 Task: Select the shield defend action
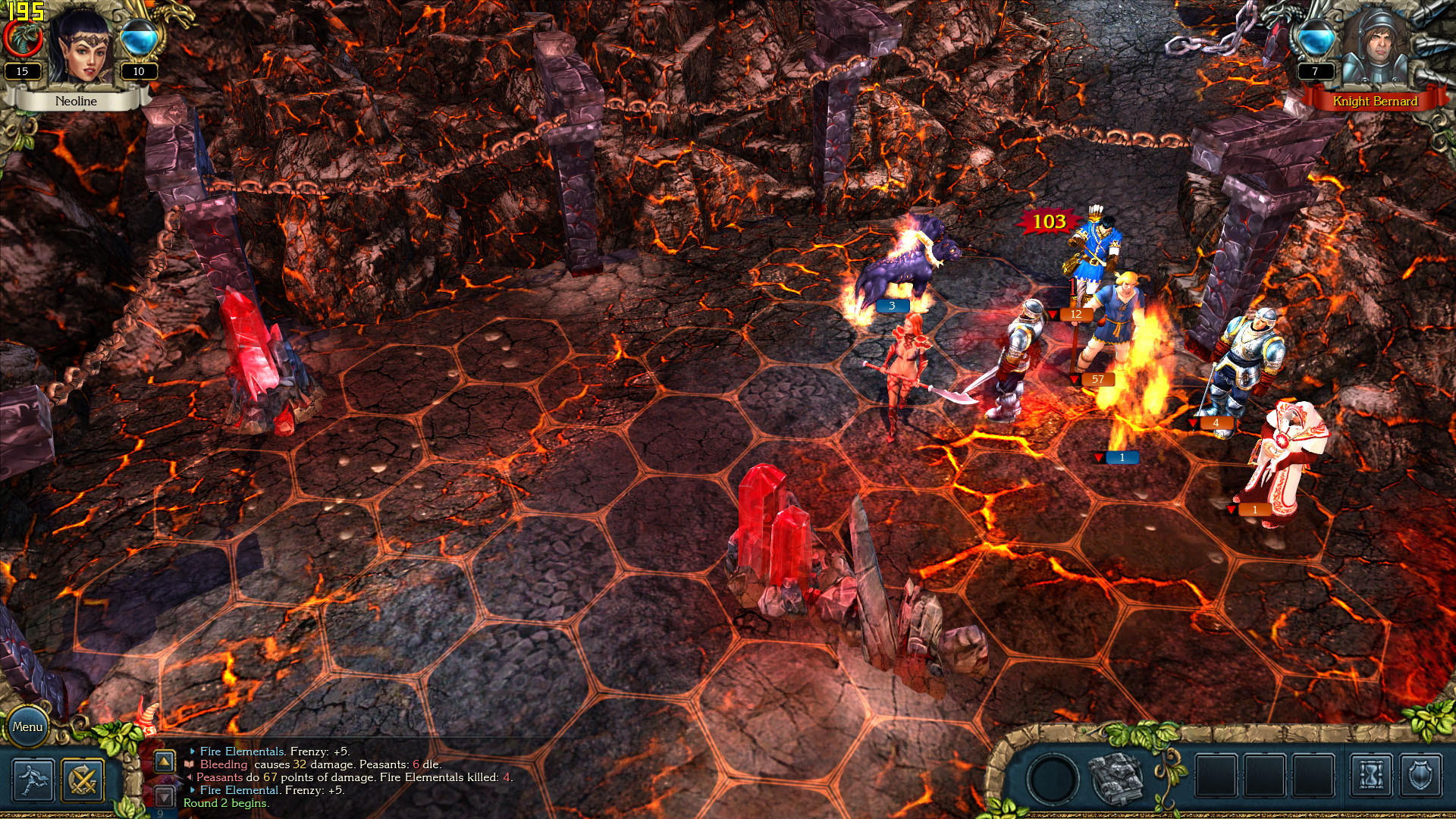click(1420, 777)
